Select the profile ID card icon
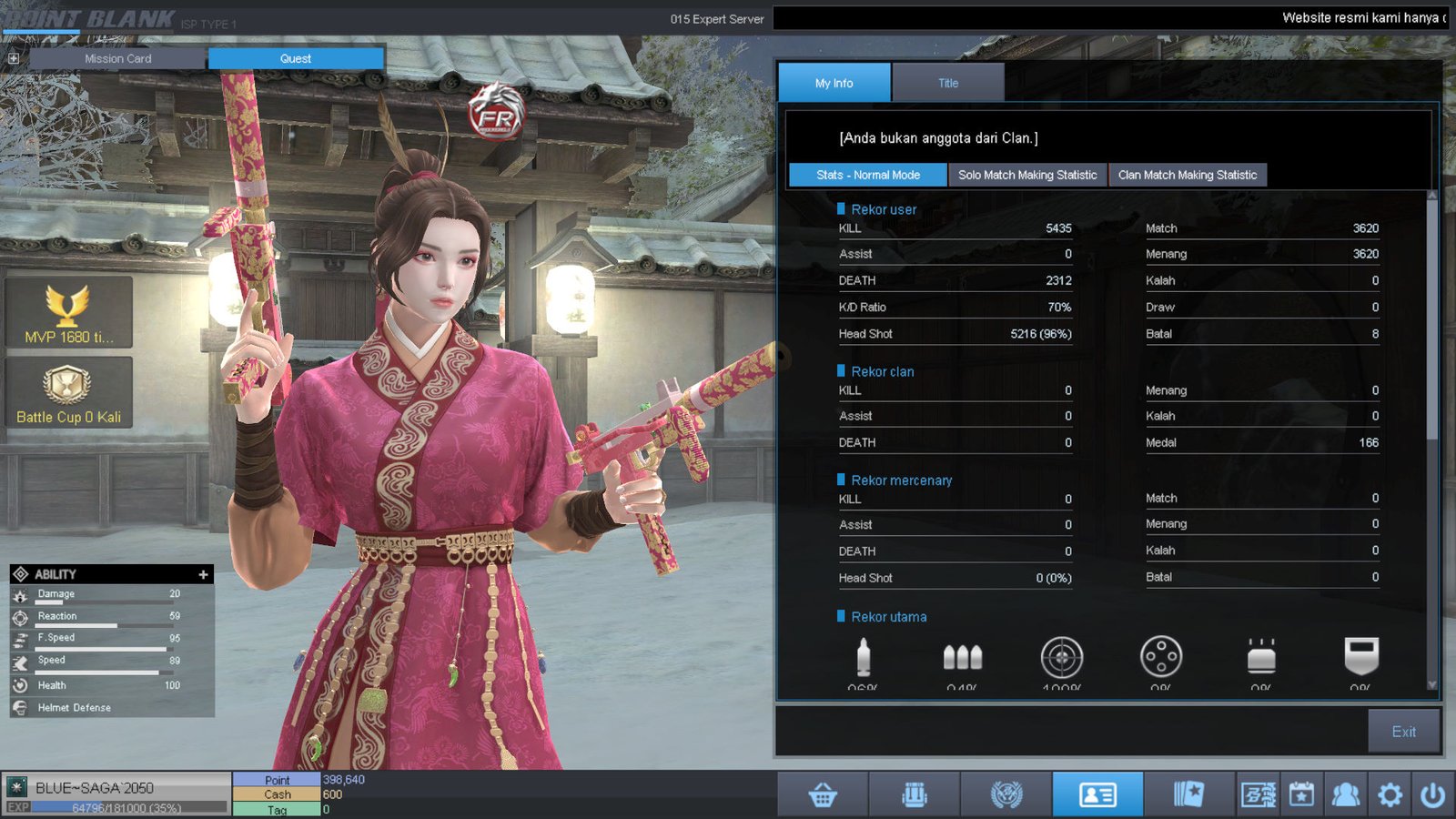Screen dimensions: 1456x819 [1097, 794]
